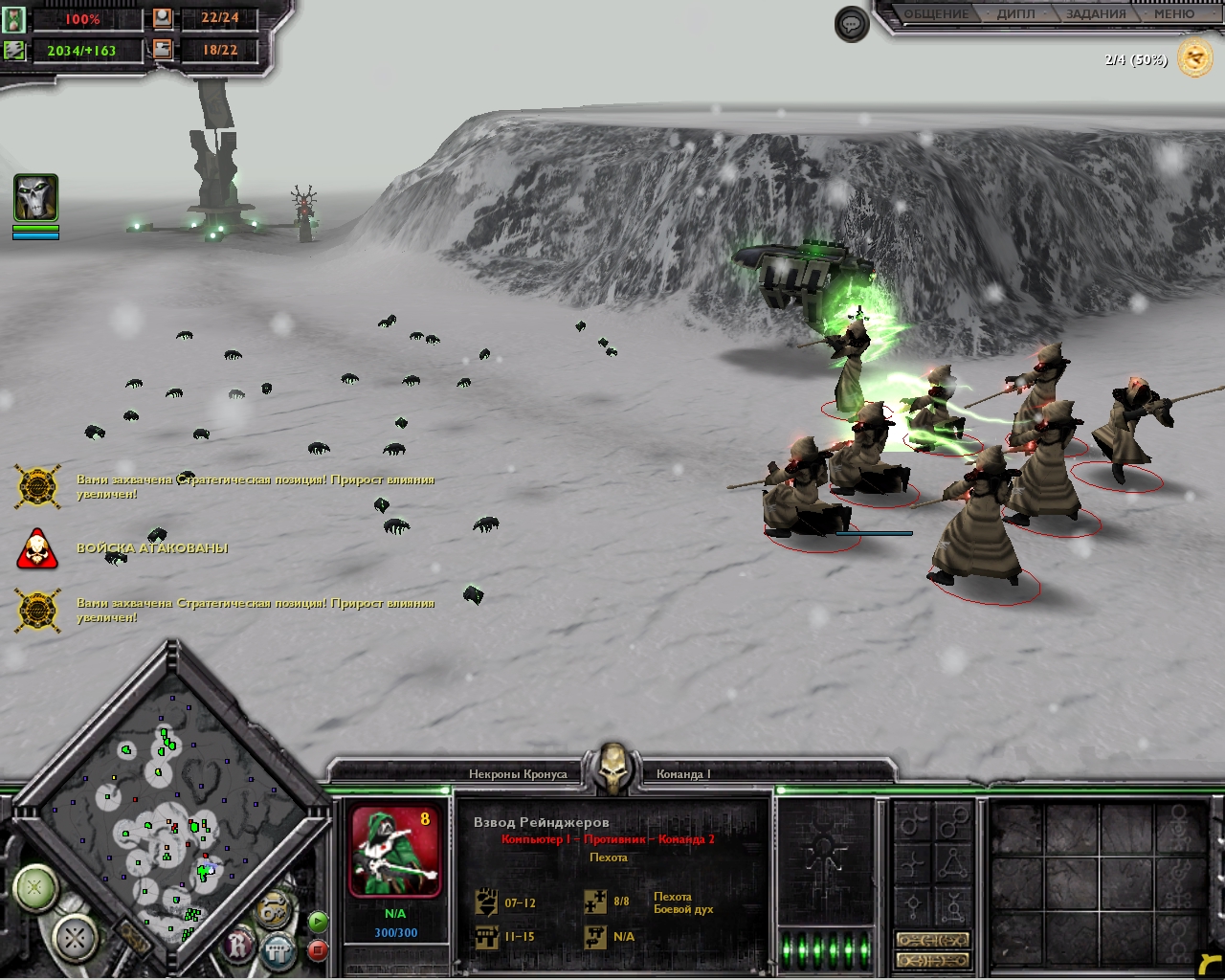Click the gold key round button
The width and height of the screenshot is (1225, 980).
[x=274, y=907]
